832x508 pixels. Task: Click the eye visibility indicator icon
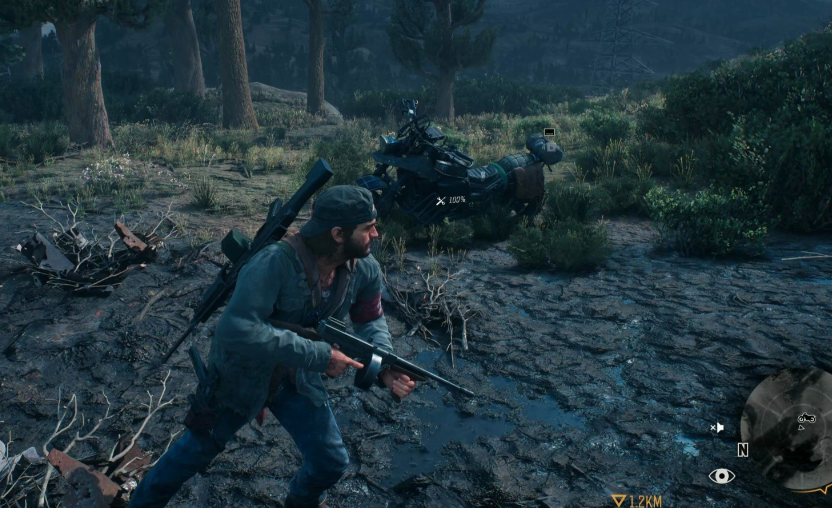coord(721,476)
